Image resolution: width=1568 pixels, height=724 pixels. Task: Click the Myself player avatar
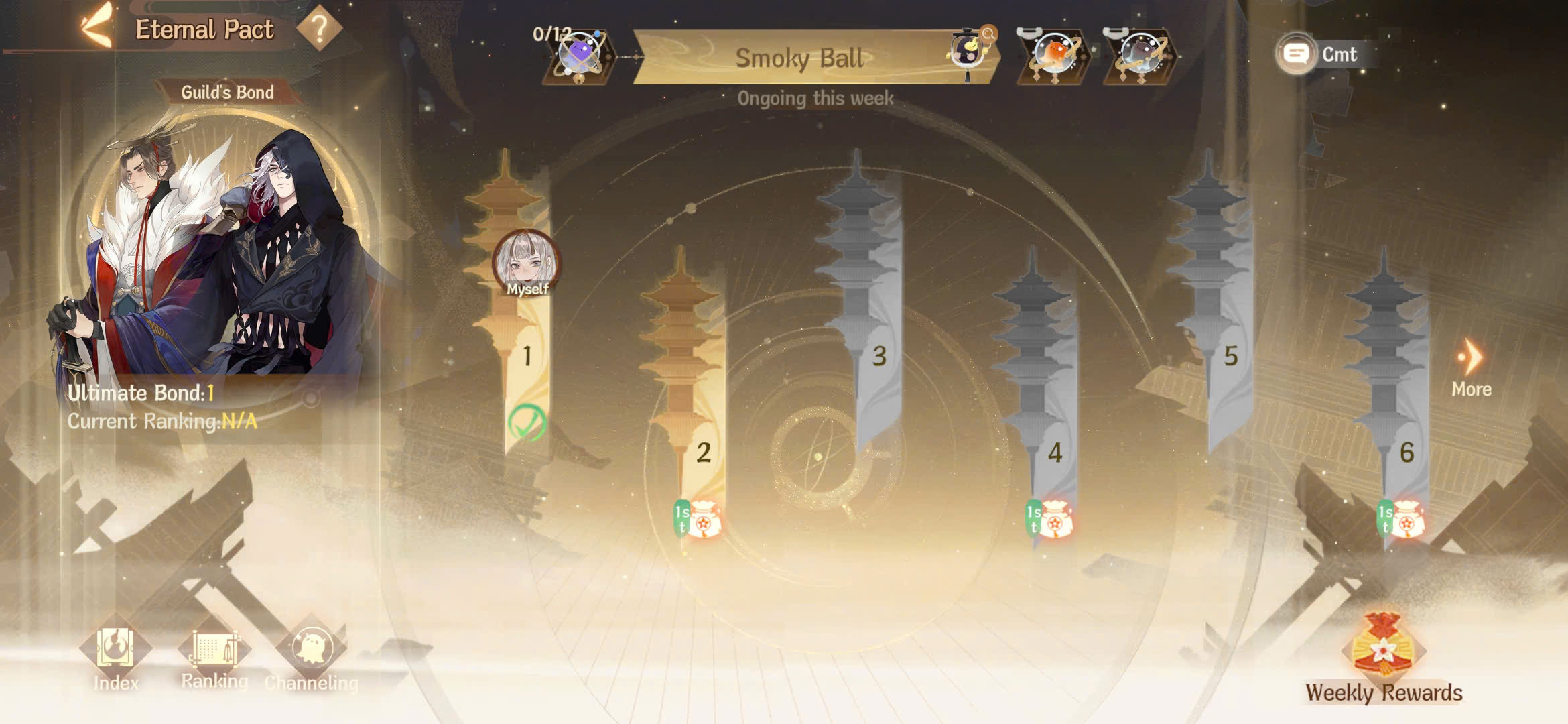527,263
